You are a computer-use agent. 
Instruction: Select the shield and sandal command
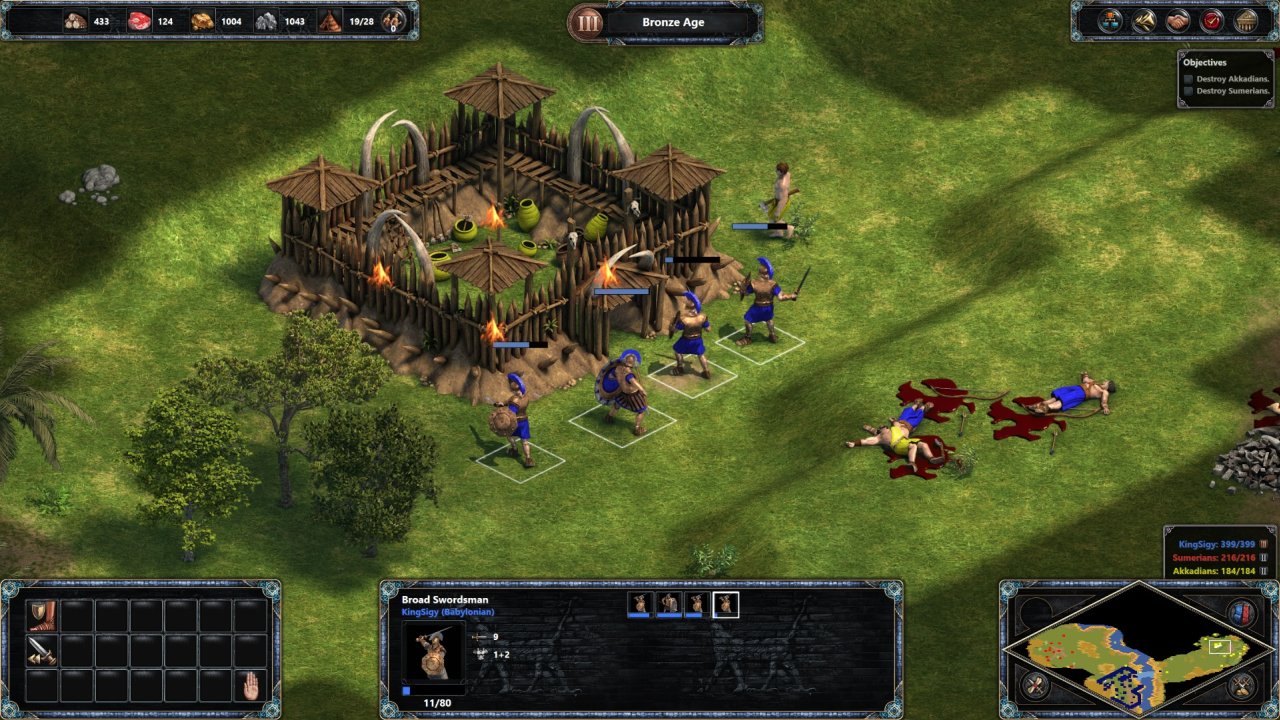pyautogui.click(x=41, y=614)
